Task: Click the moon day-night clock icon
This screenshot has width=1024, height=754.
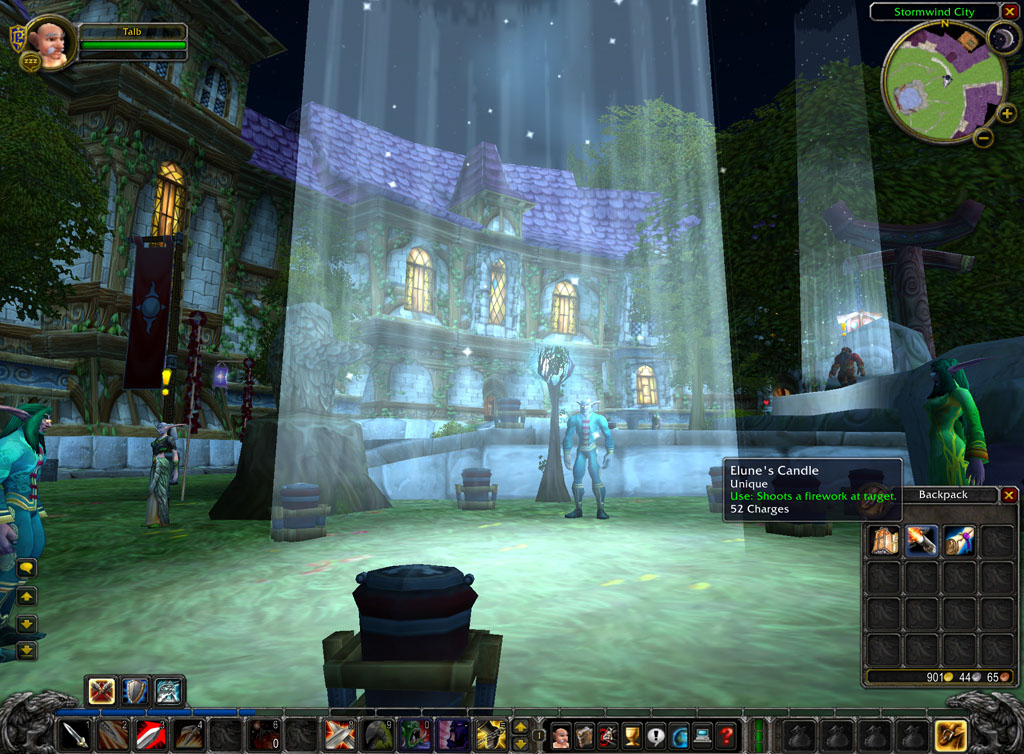Action: [1002, 39]
